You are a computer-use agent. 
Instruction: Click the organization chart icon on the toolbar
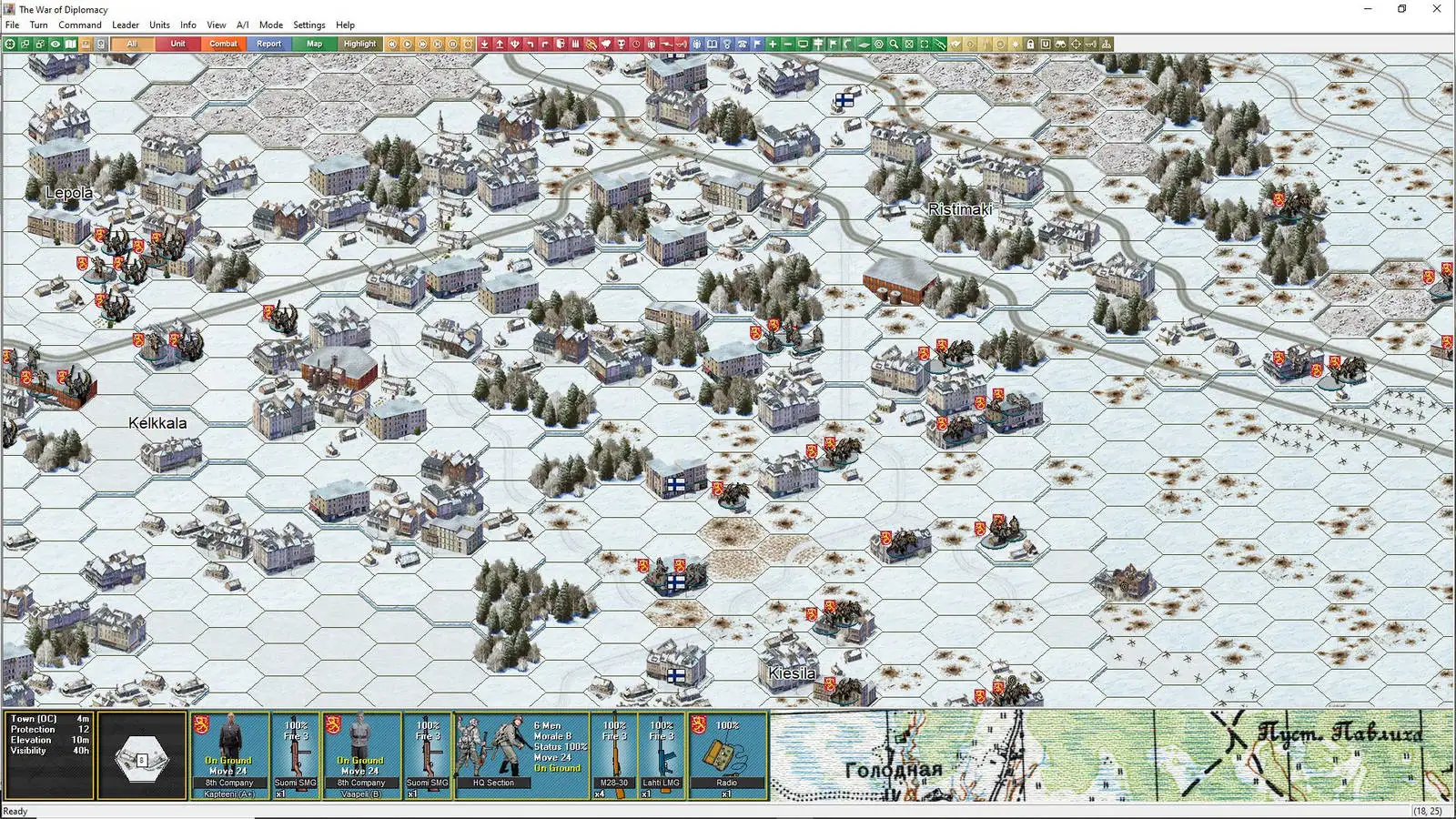(x=1107, y=43)
